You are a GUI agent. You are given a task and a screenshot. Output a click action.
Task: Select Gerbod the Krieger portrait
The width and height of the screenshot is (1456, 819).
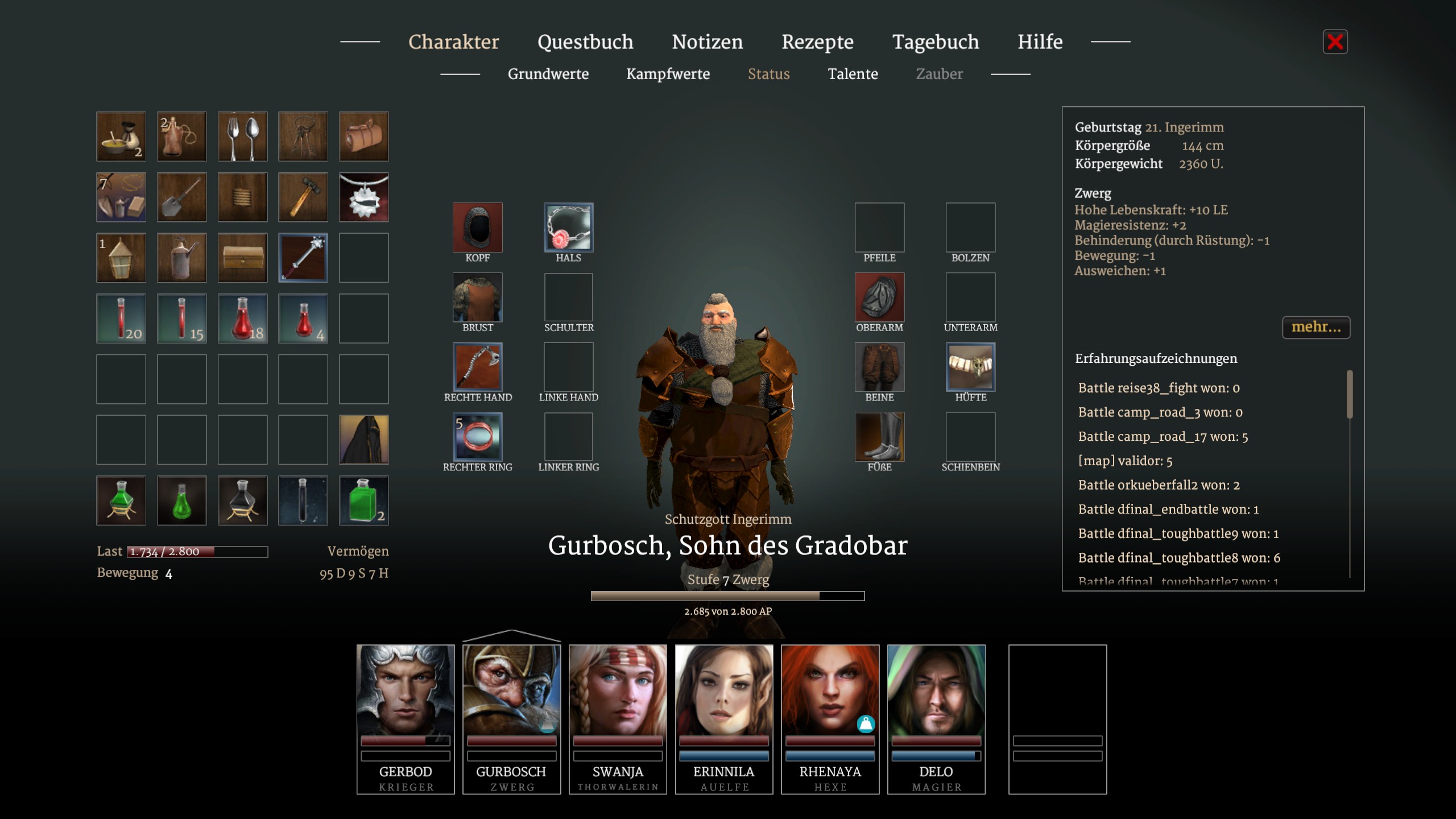pos(406,718)
